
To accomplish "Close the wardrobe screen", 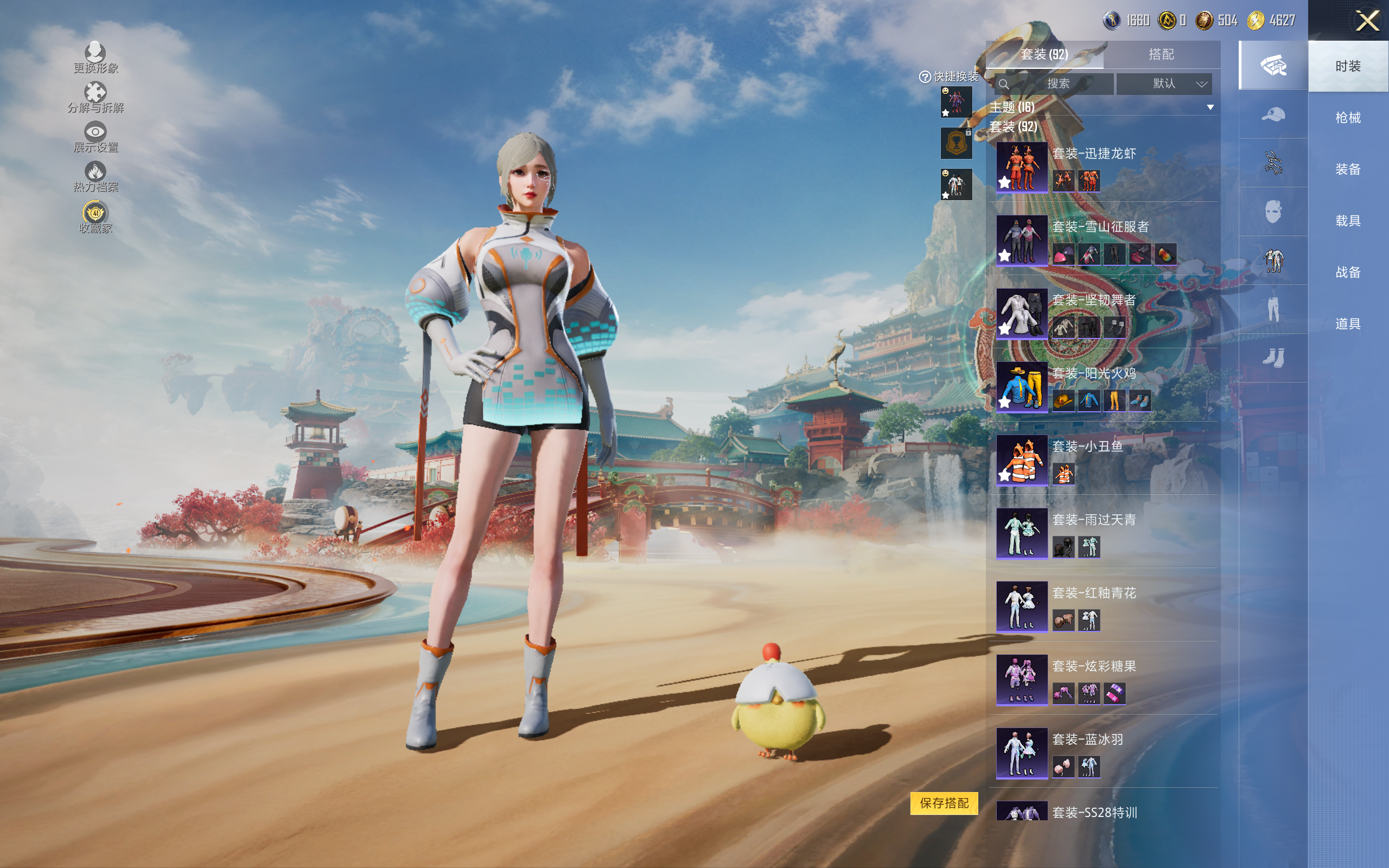I will coord(1367,21).
